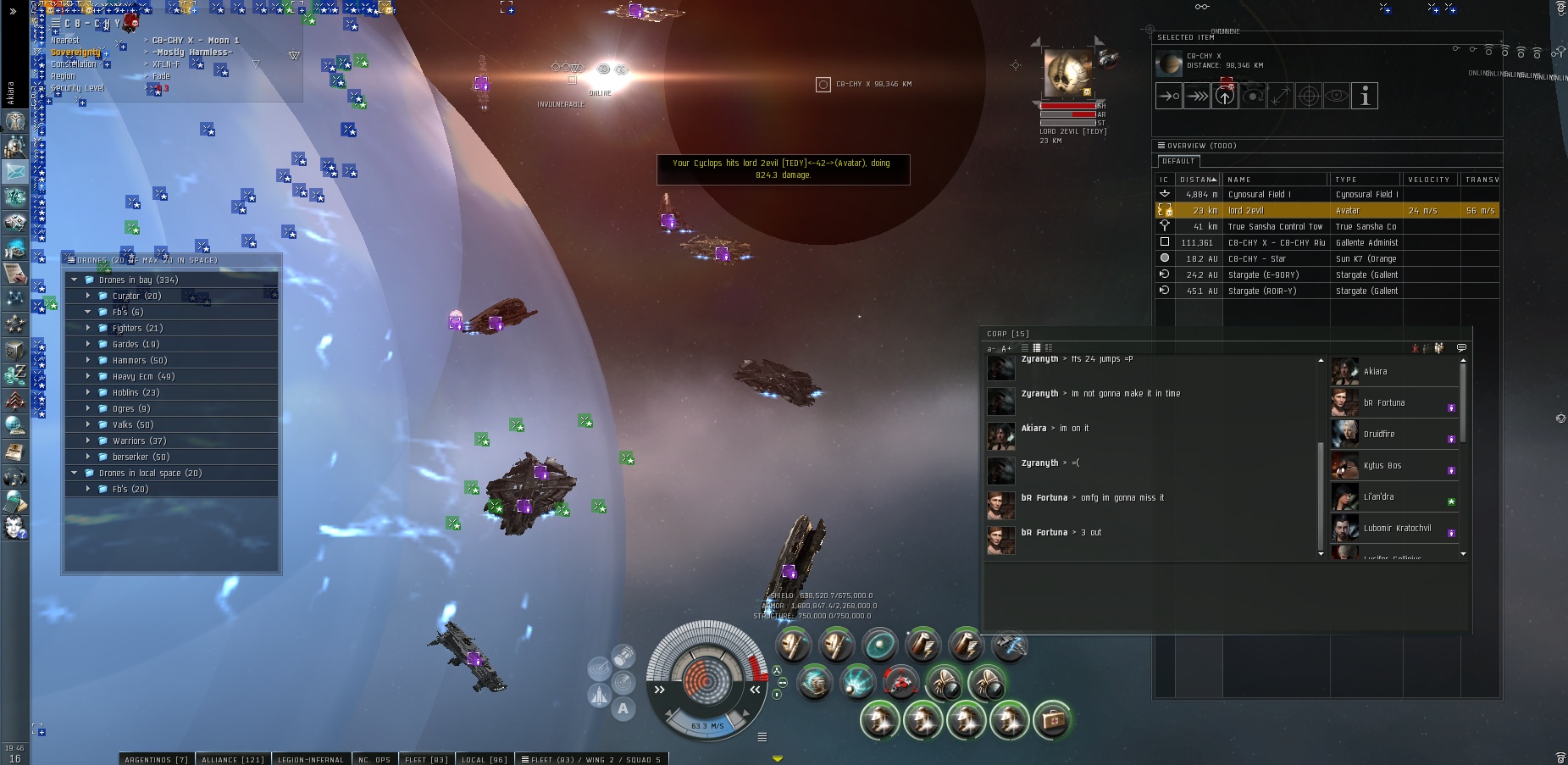
Task: Toggle the autopilot A button
Action: pyautogui.click(x=623, y=709)
